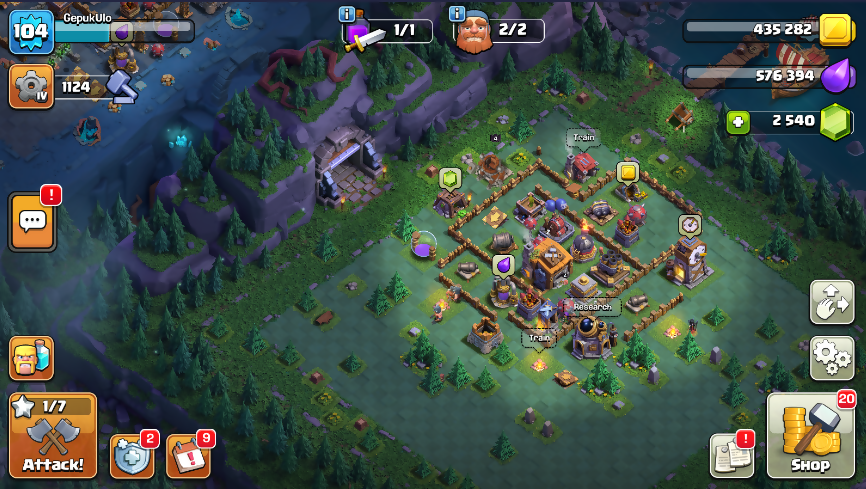Viewport: 866px width, 489px height.
Task: Collect the purple elixir bubble
Action: click(503, 265)
